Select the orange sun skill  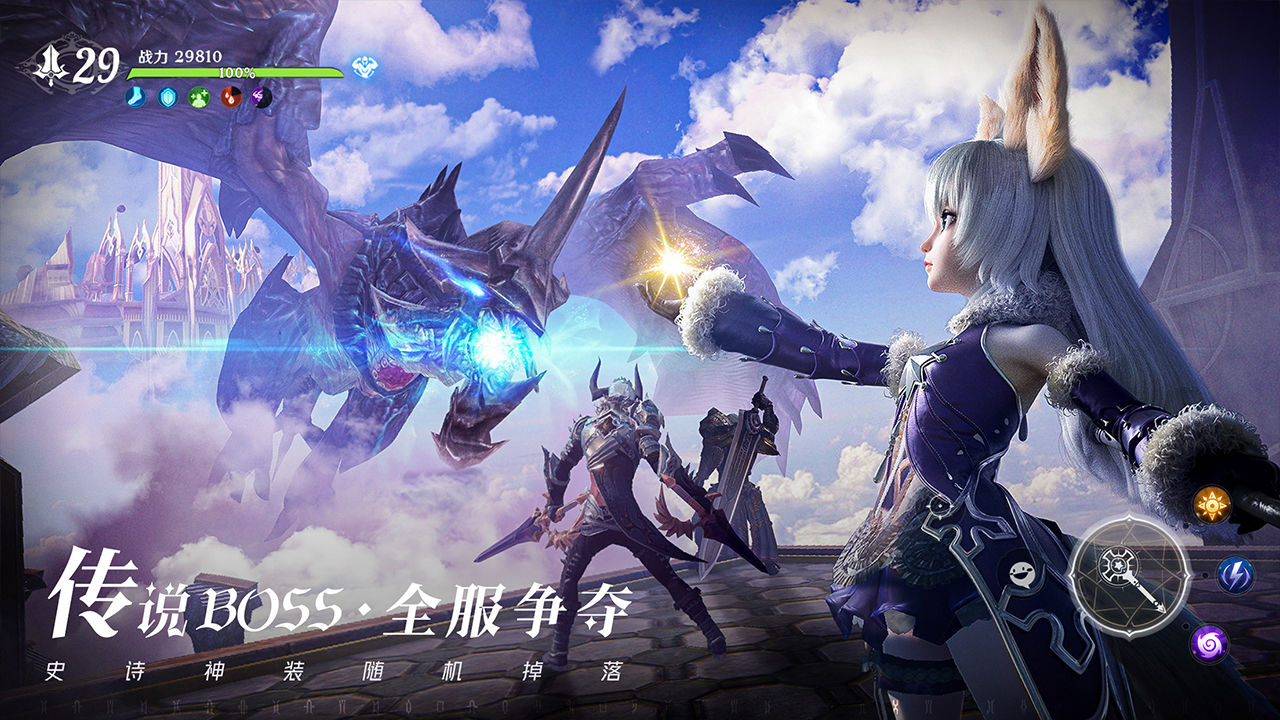coord(1213,504)
